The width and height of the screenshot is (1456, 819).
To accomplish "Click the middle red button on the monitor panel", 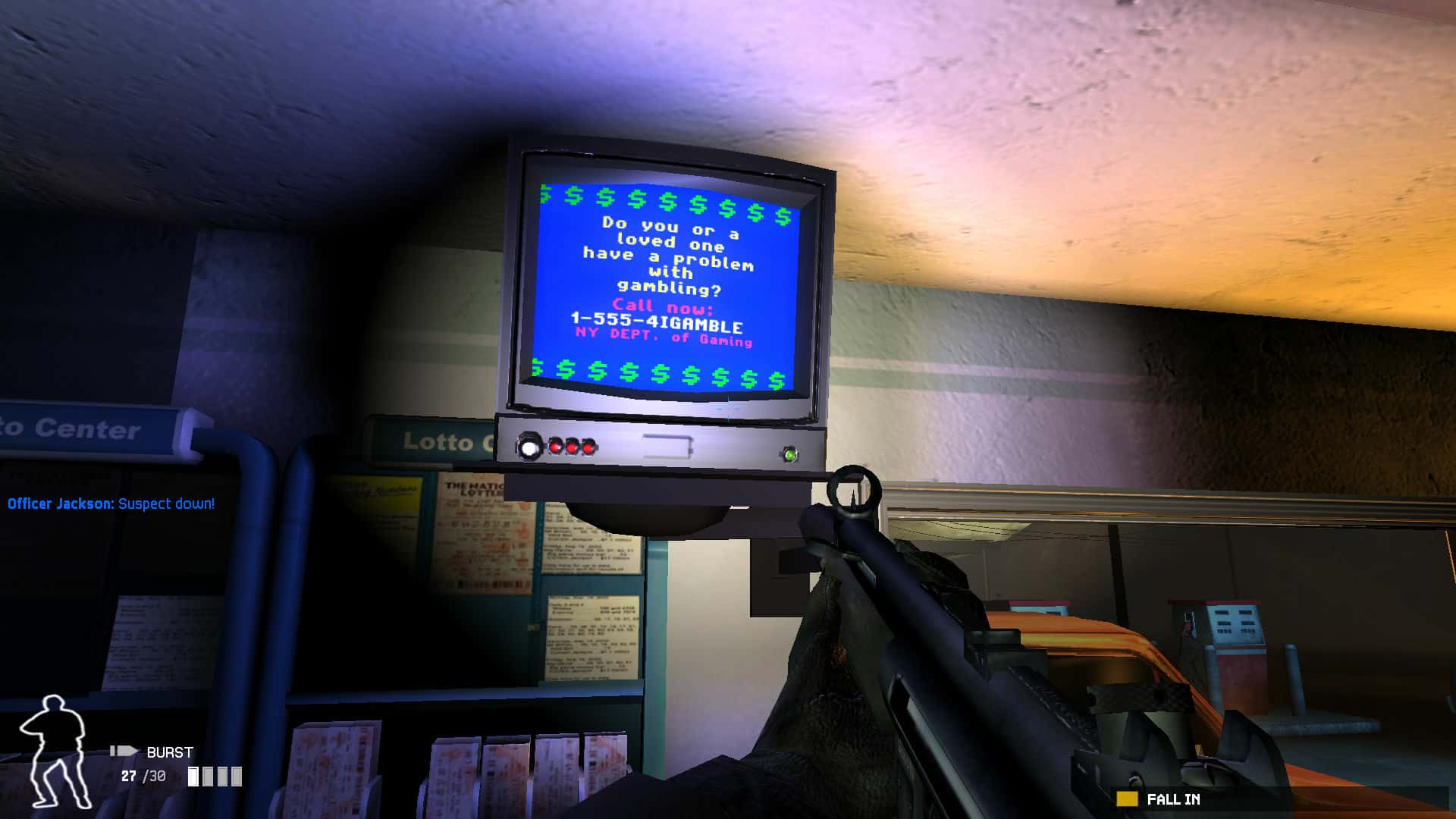I will tap(571, 448).
